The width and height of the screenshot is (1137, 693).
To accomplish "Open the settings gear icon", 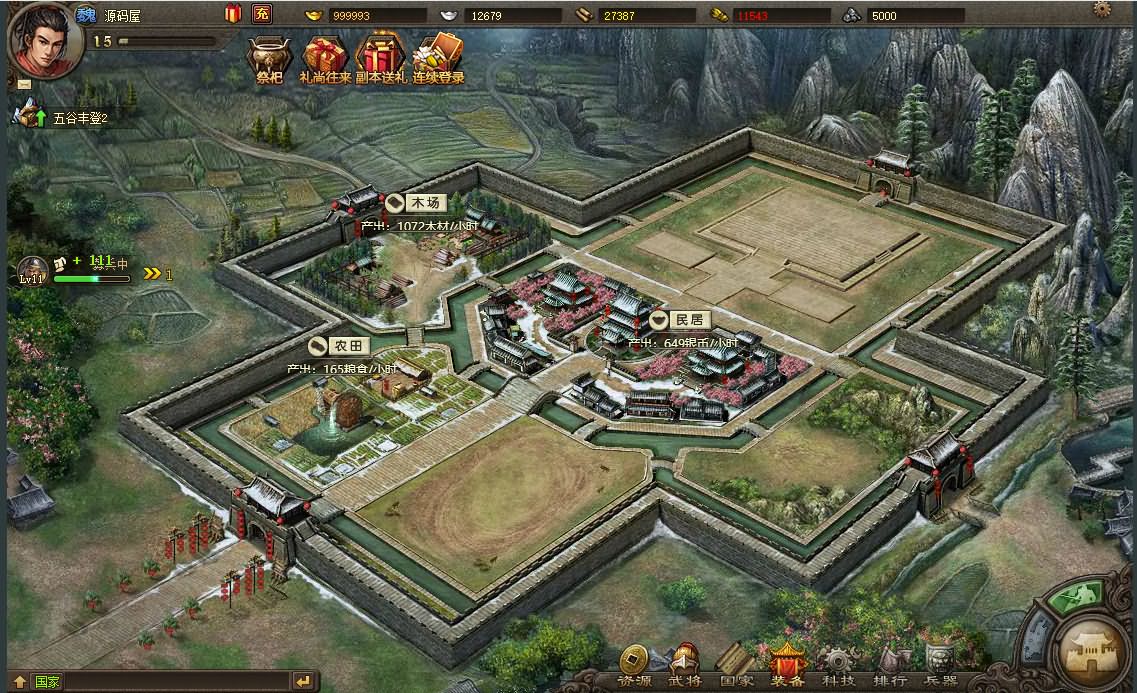I will (1102, 9).
